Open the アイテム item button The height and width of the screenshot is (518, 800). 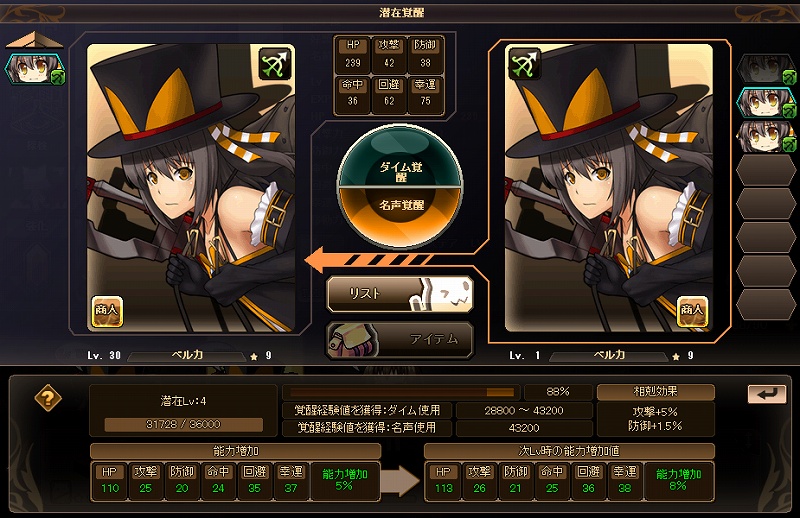coord(400,339)
